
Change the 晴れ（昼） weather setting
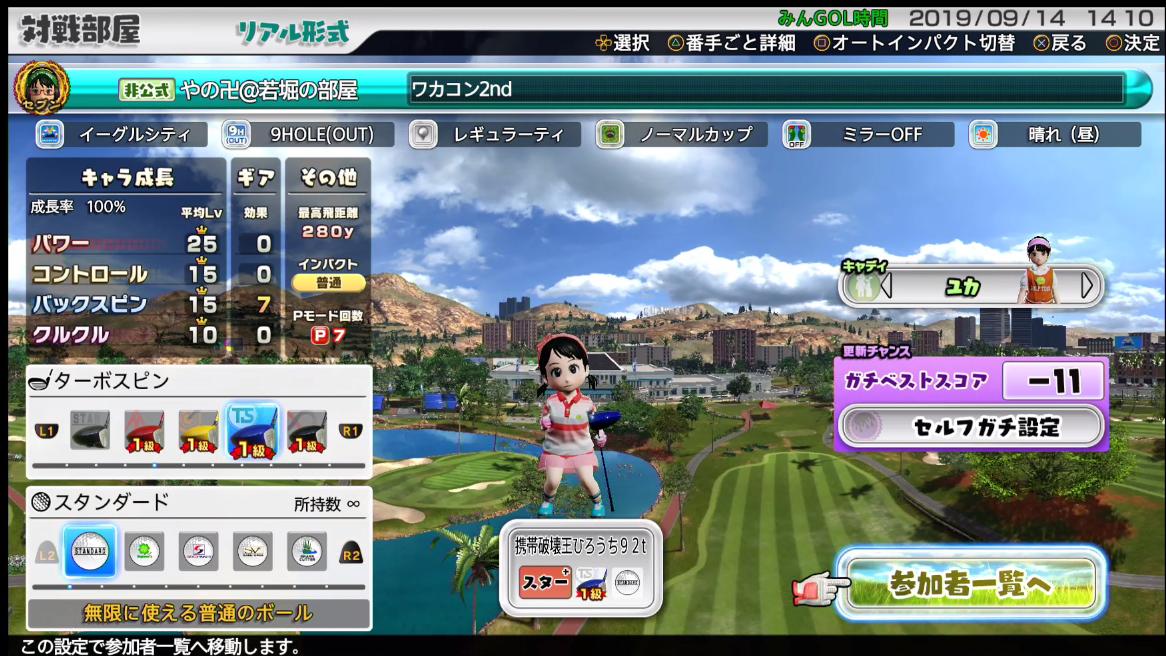[1054, 134]
